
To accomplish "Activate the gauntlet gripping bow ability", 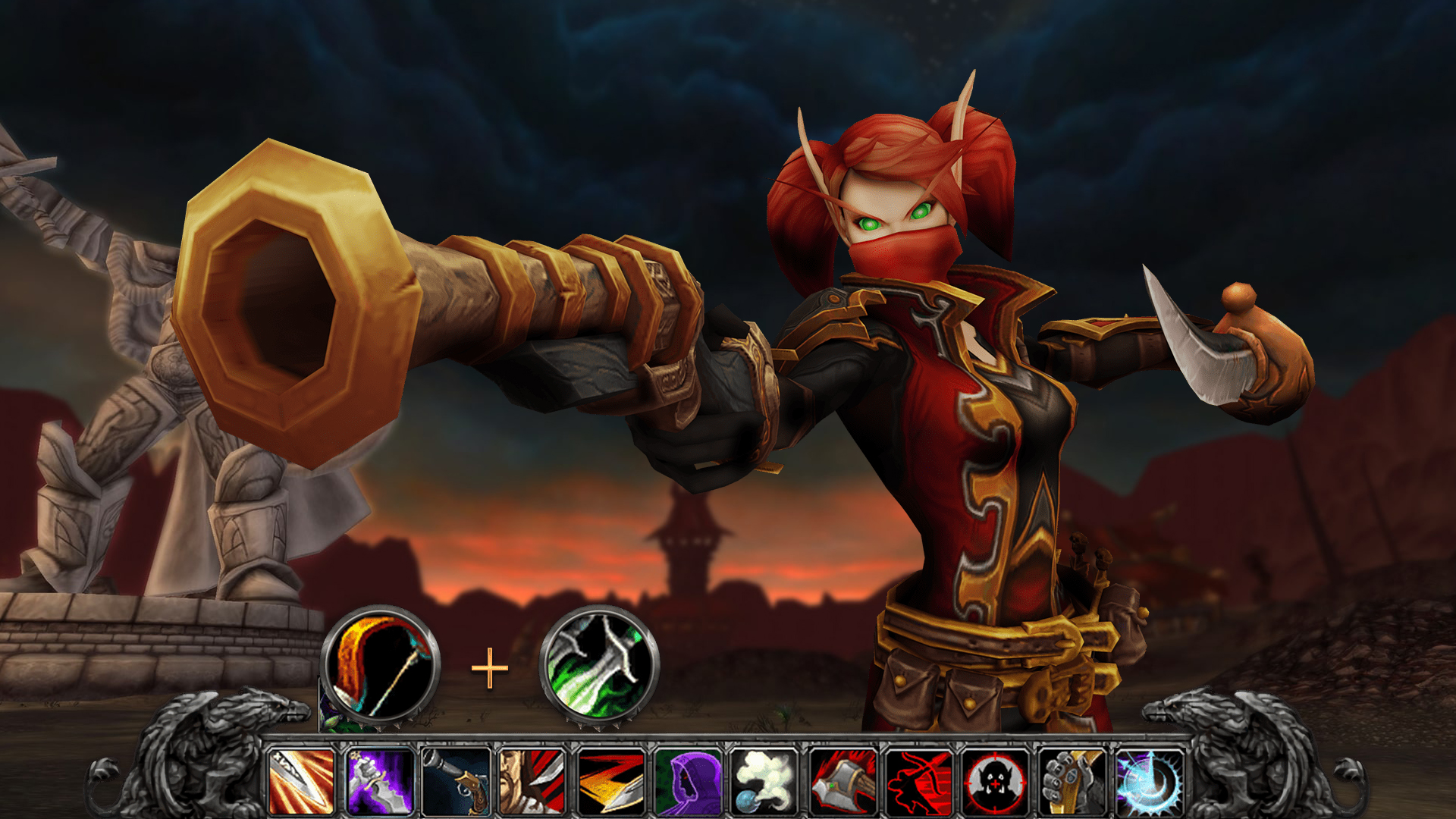I will click(x=1073, y=781).
